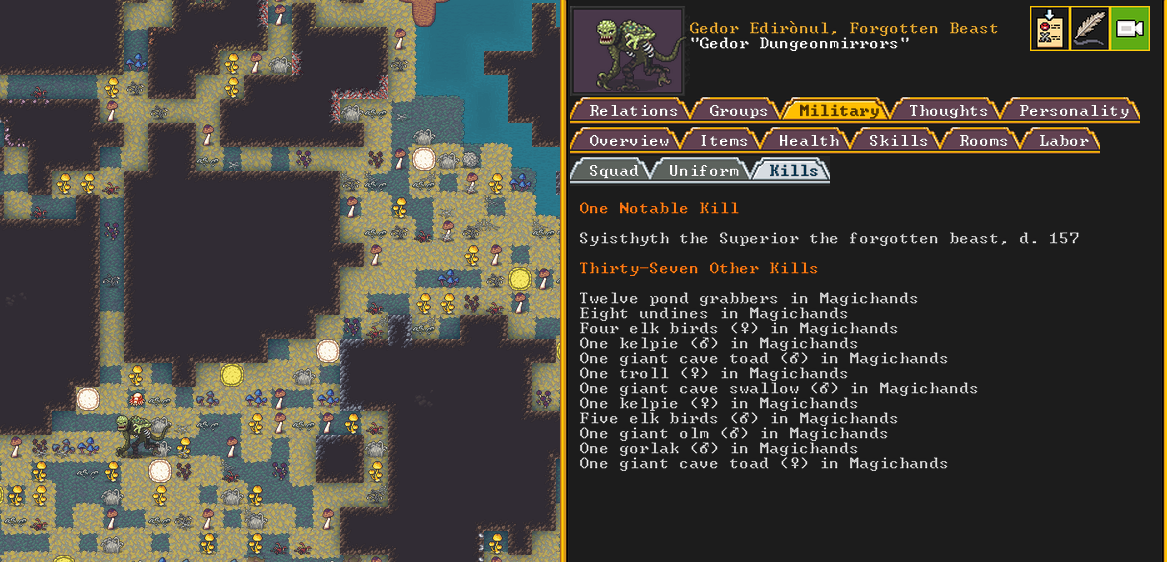Open the quill nickname edit icon

coord(1089,29)
